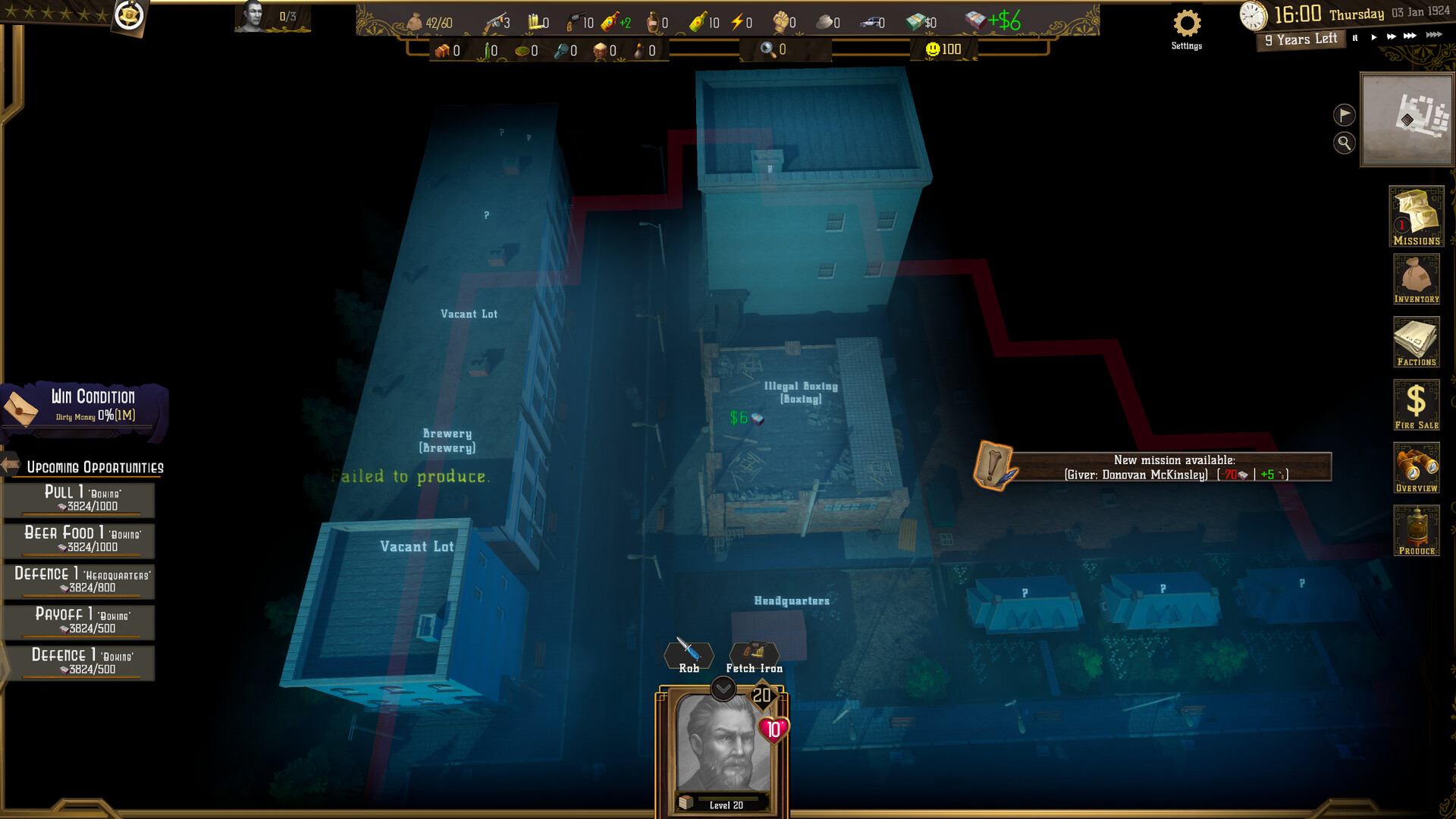The width and height of the screenshot is (1456, 819).
Task: Click the tommy gun resource counter
Action: coord(497,21)
